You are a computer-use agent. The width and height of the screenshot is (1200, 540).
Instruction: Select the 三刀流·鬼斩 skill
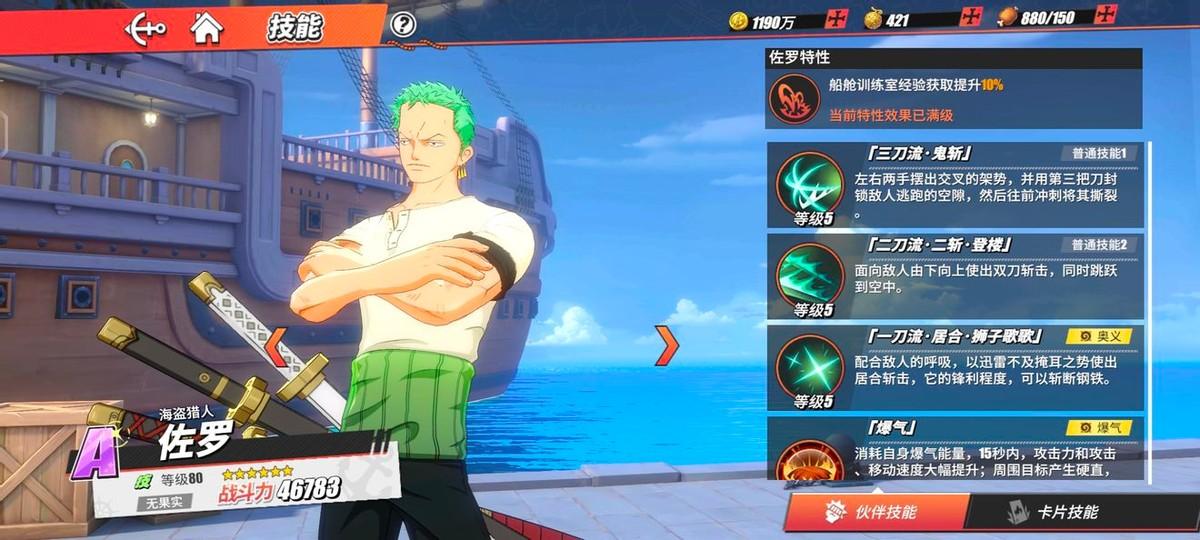[x=955, y=185]
